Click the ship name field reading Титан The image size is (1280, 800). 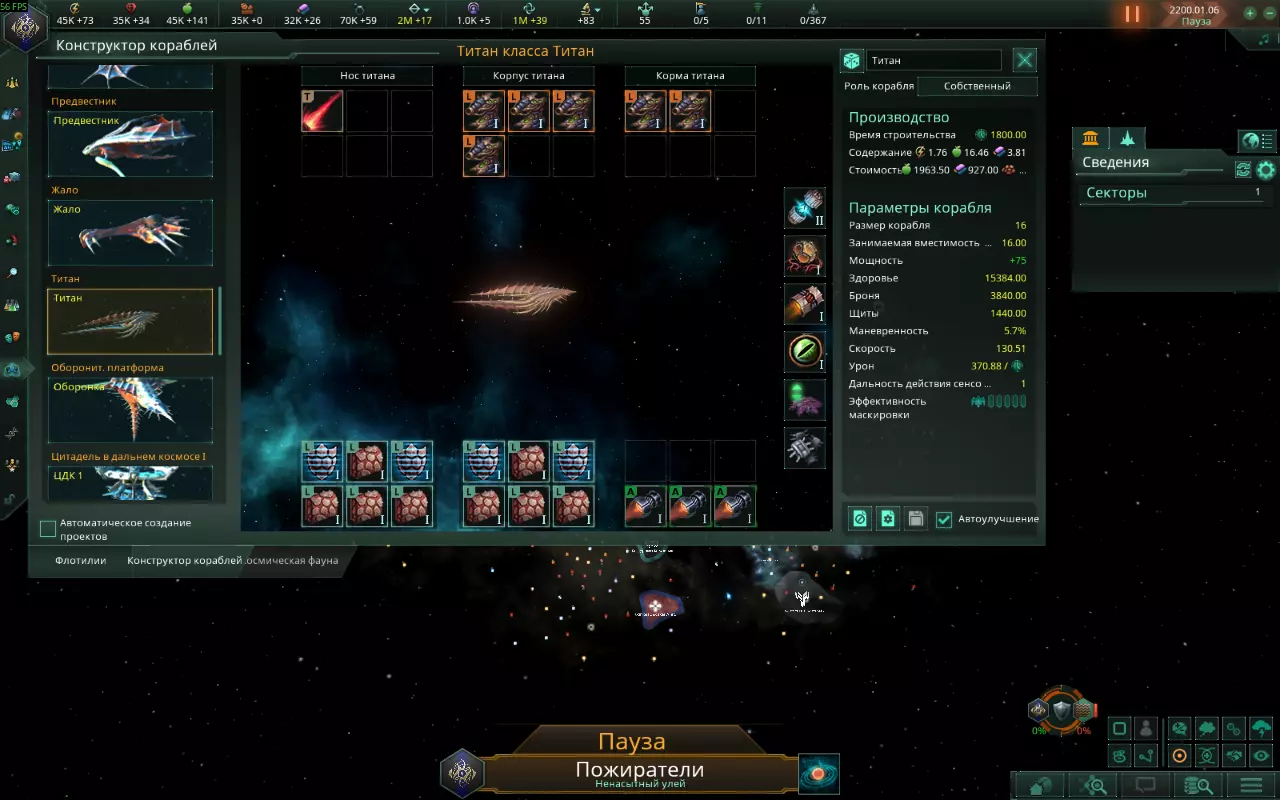point(933,61)
